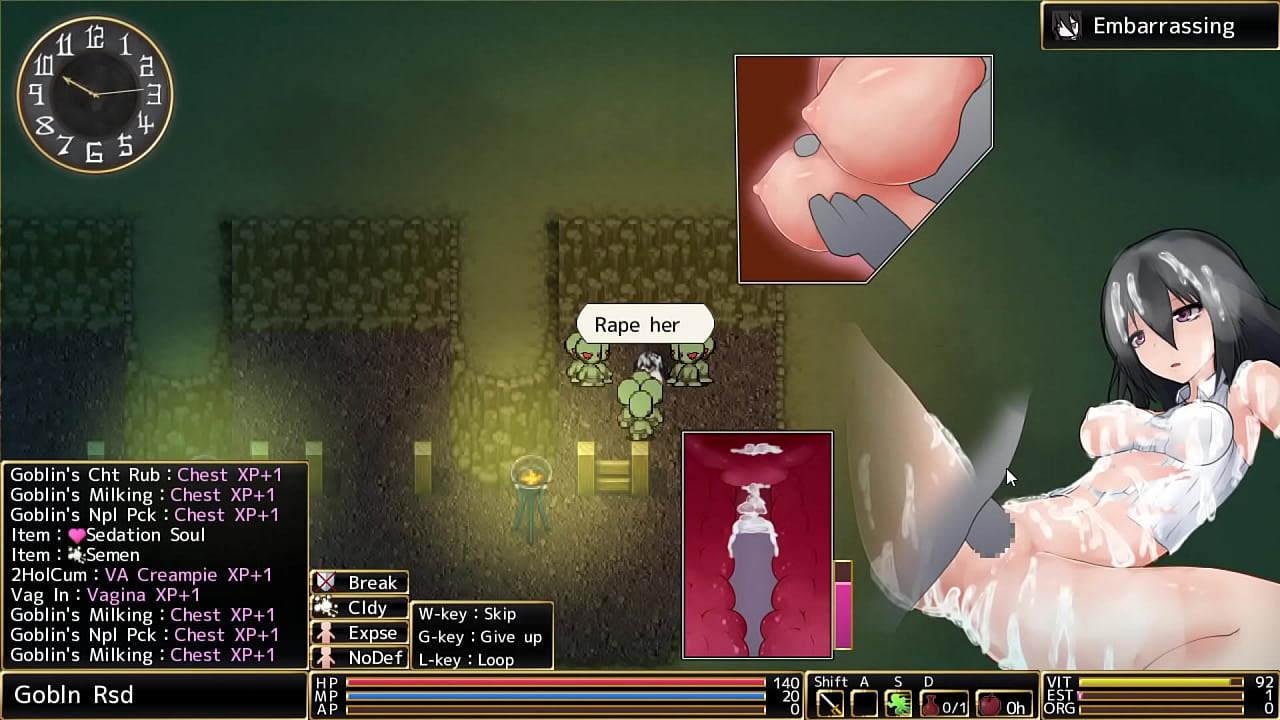
Task: Click the Rape her speech bubble
Action: (644, 324)
